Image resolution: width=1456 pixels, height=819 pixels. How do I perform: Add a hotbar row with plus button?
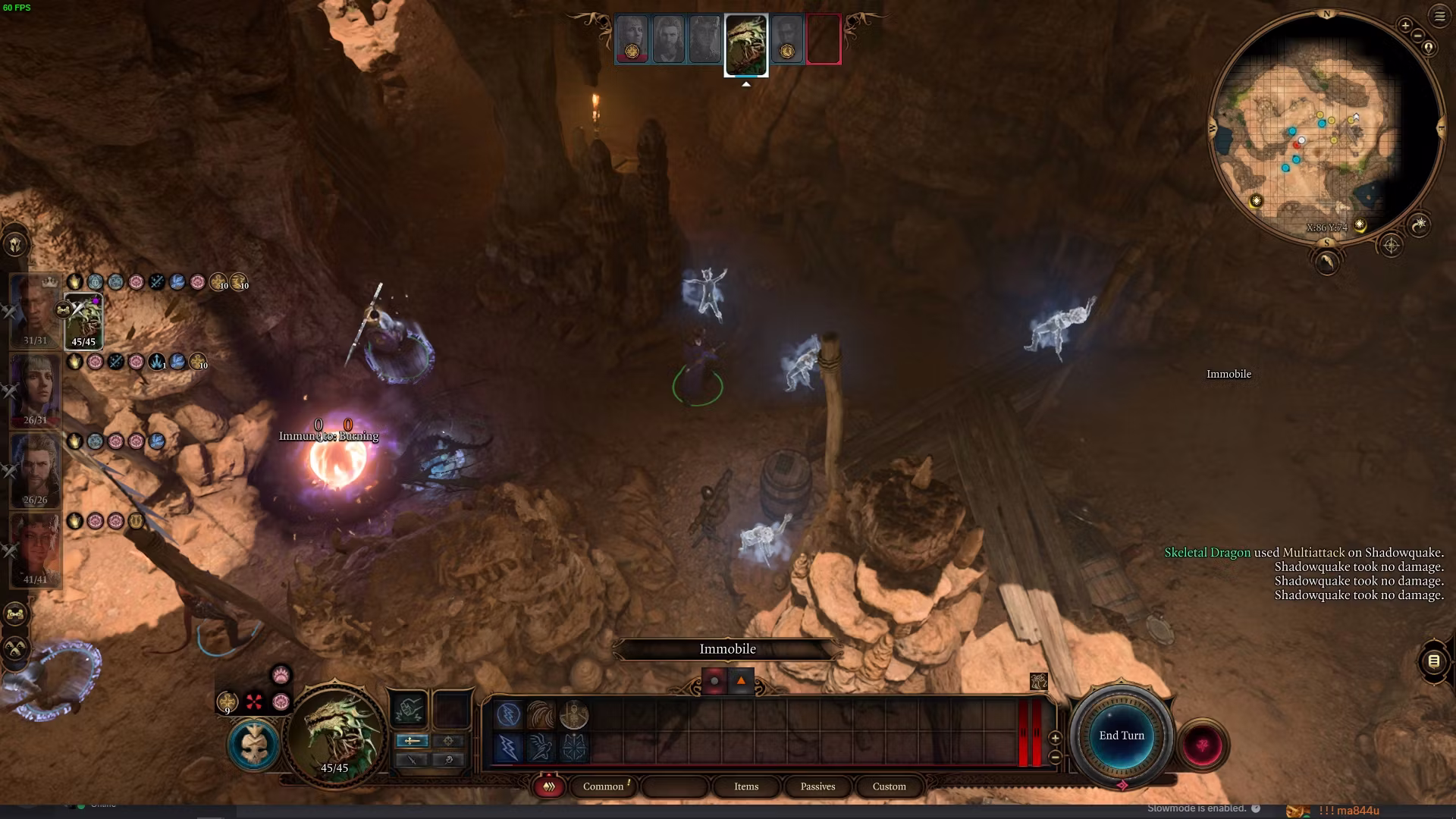point(1055,738)
